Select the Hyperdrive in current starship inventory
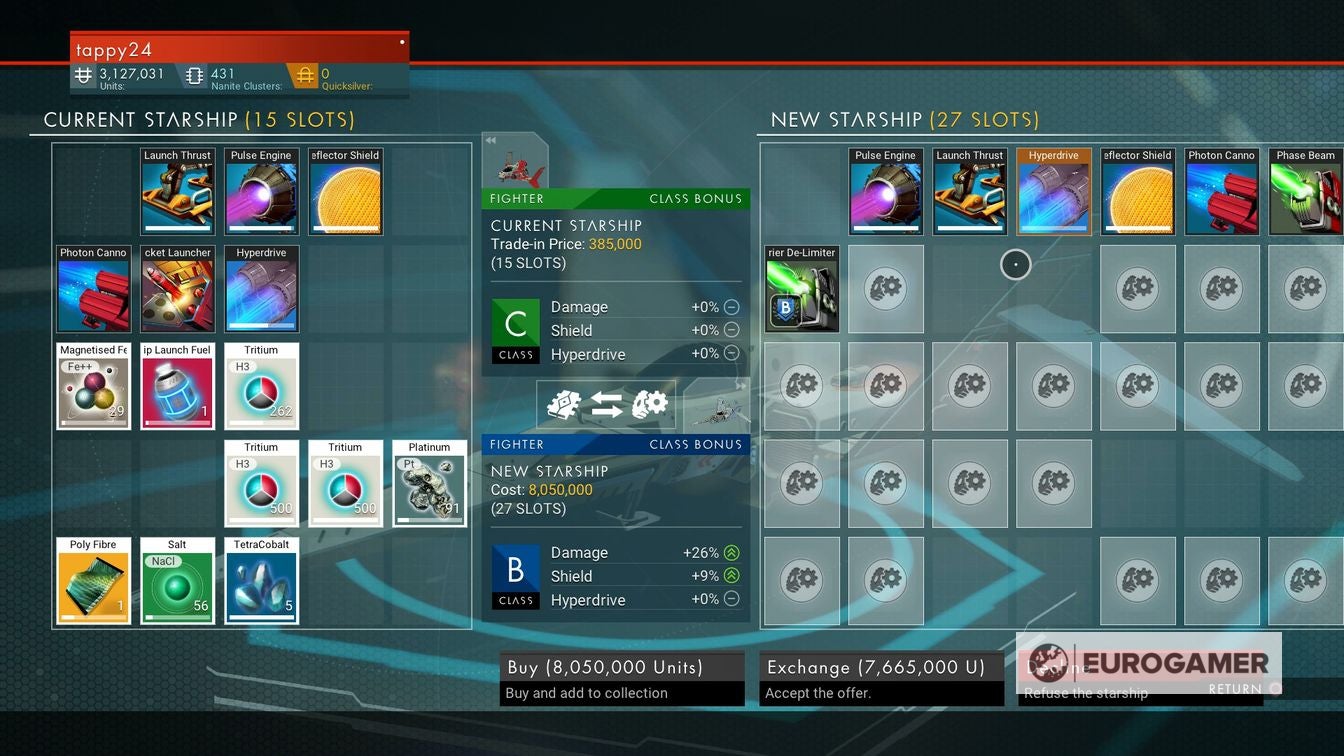 (x=261, y=289)
